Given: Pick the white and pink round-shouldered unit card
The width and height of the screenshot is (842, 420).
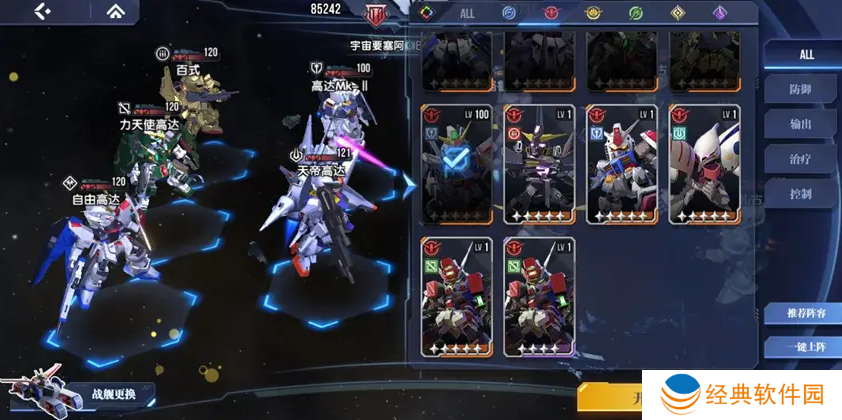Looking at the screenshot, I should point(705,164).
